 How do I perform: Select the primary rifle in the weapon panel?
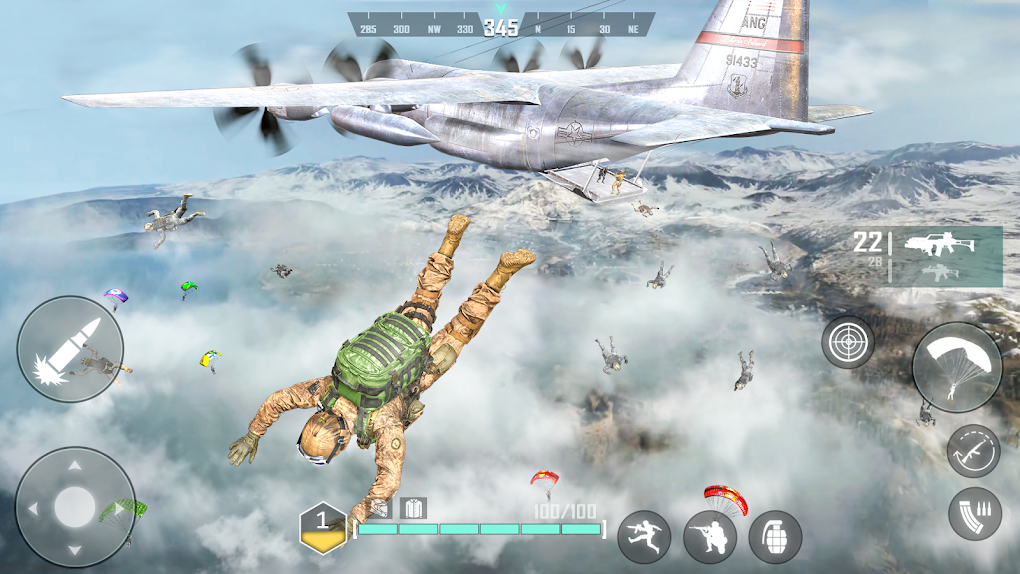(x=932, y=244)
